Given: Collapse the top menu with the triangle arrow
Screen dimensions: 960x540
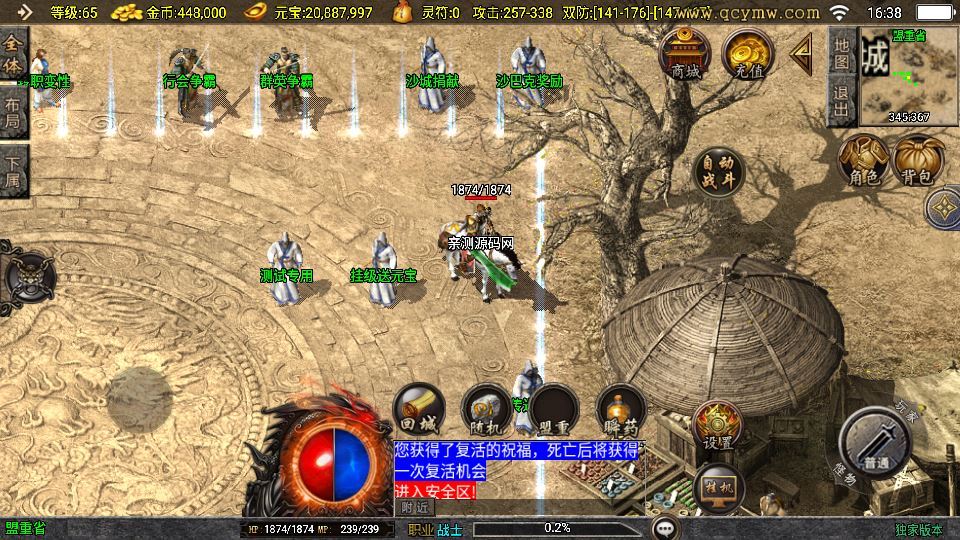Looking at the screenshot, I should 802,55.
